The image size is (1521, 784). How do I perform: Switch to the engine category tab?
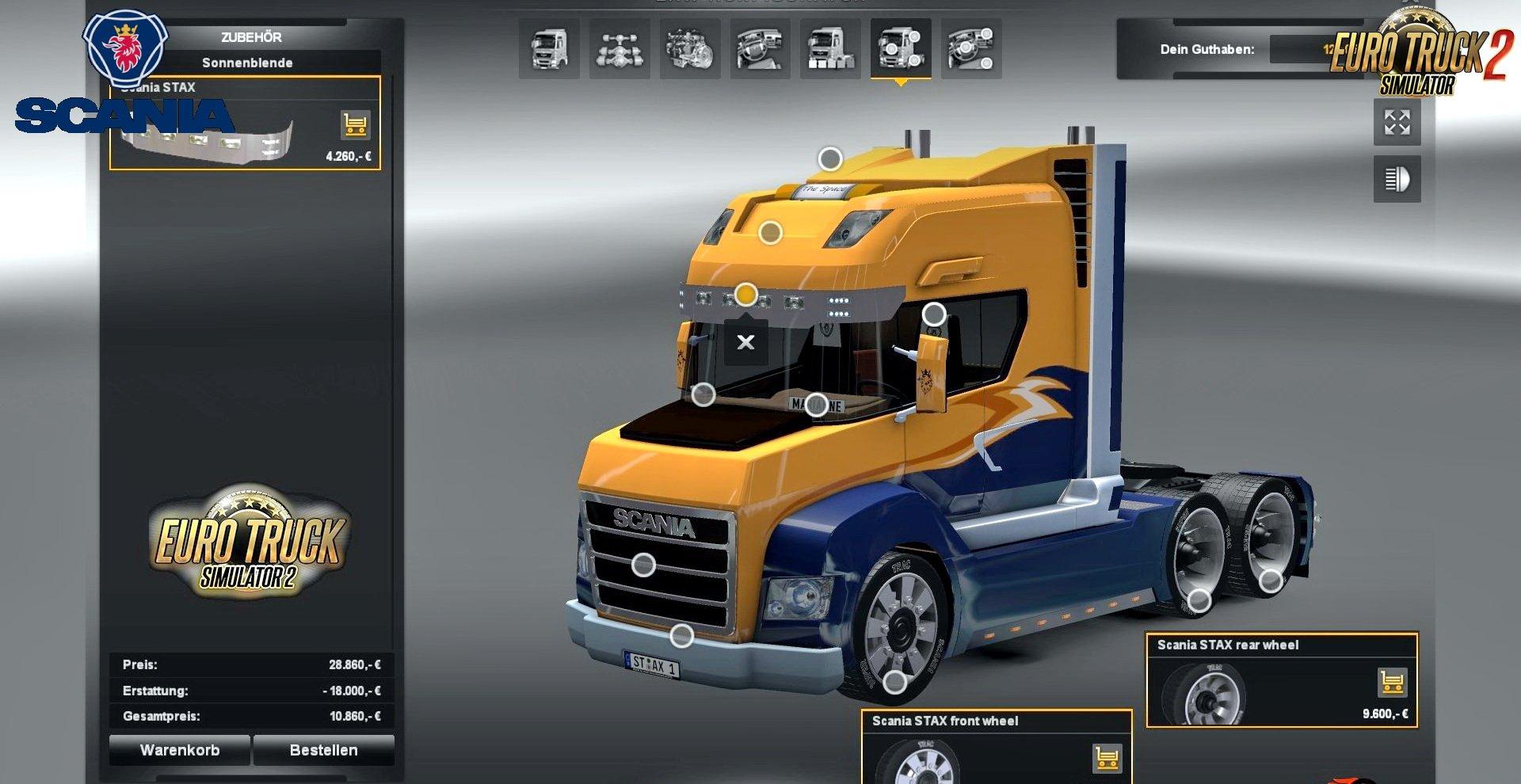[x=690, y=48]
